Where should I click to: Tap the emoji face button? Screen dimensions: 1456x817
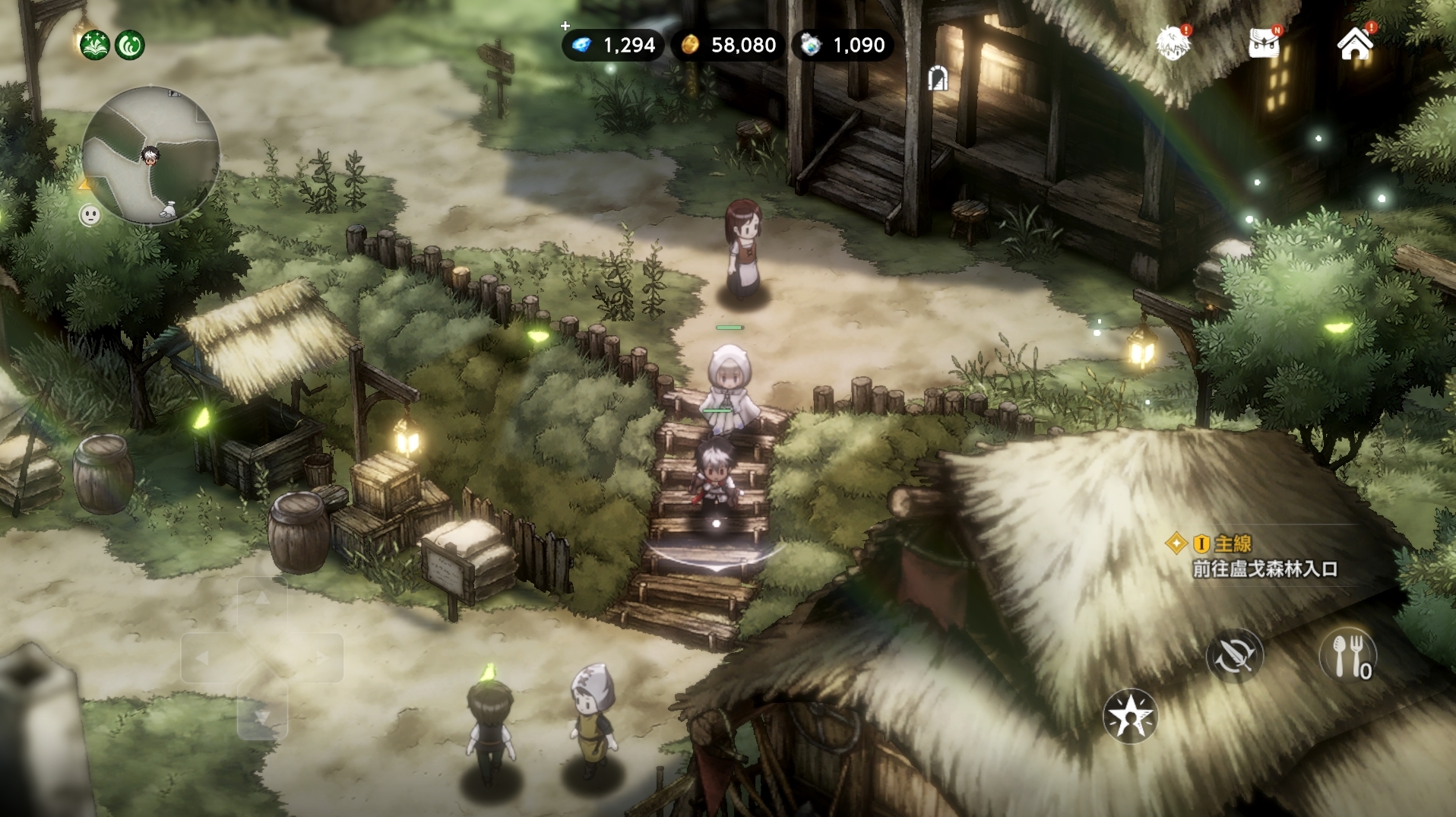(x=90, y=216)
